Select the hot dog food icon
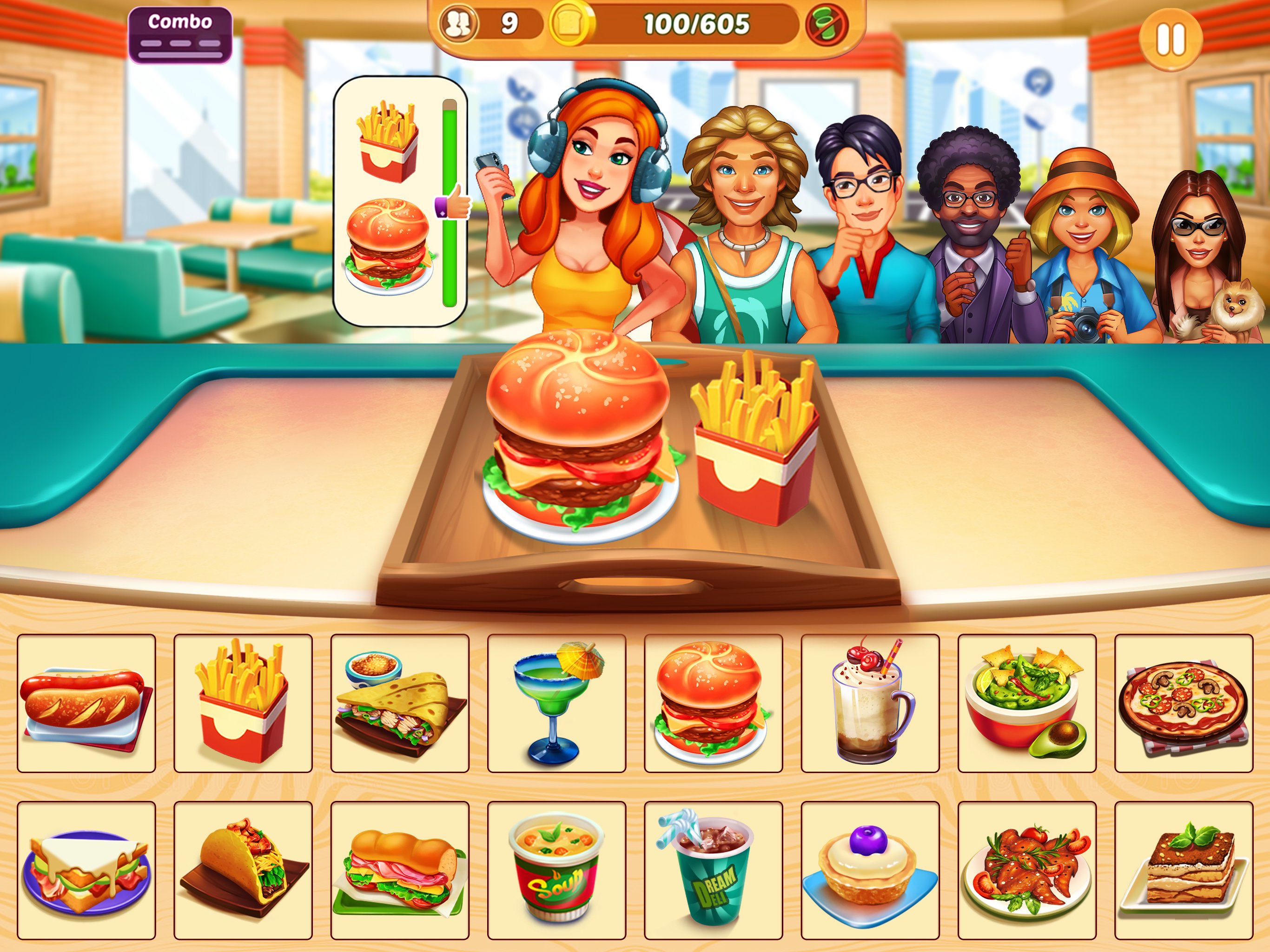The height and width of the screenshot is (952, 1270). point(86,703)
